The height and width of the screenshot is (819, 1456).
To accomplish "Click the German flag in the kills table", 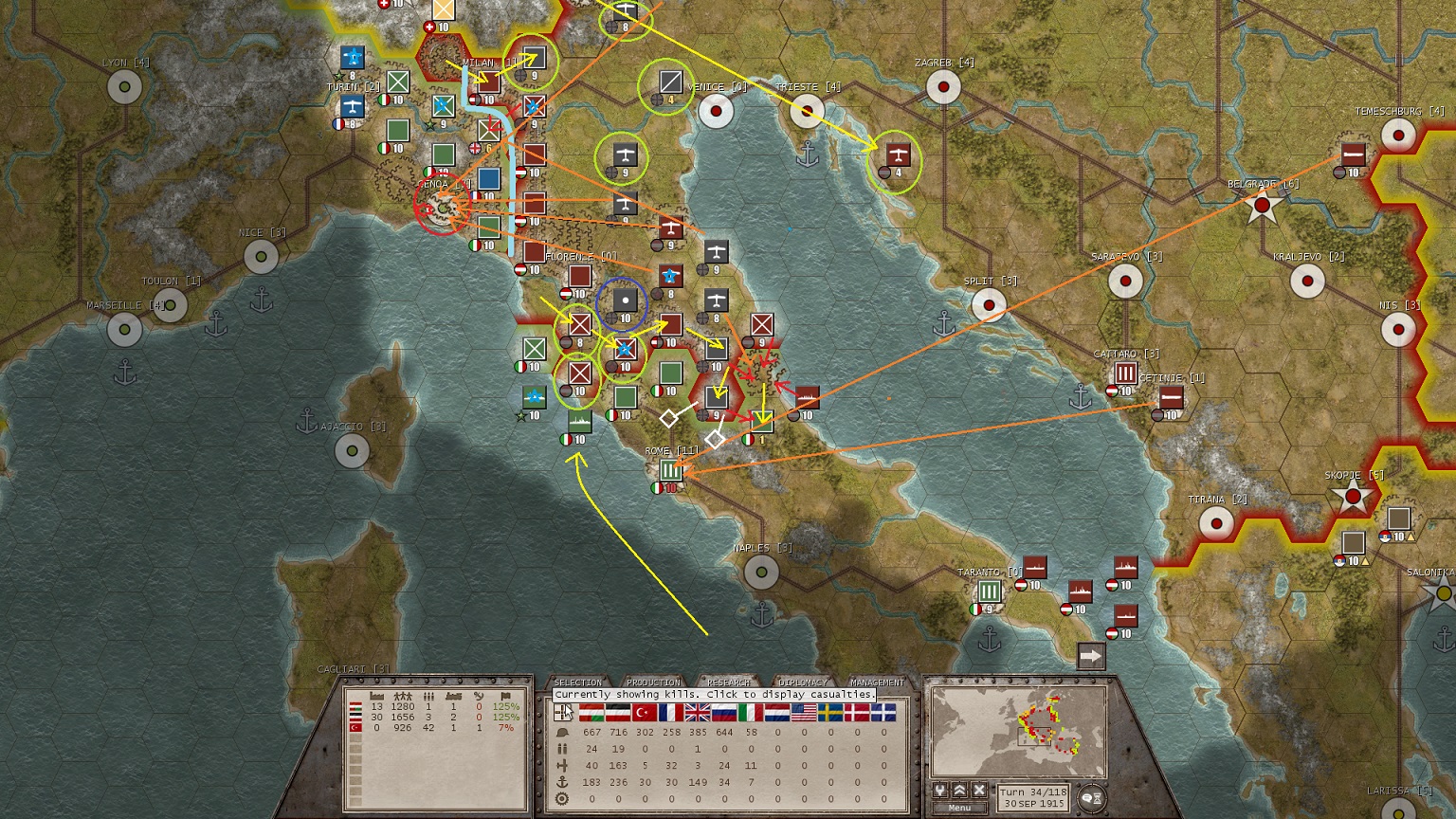I will tap(617, 713).
